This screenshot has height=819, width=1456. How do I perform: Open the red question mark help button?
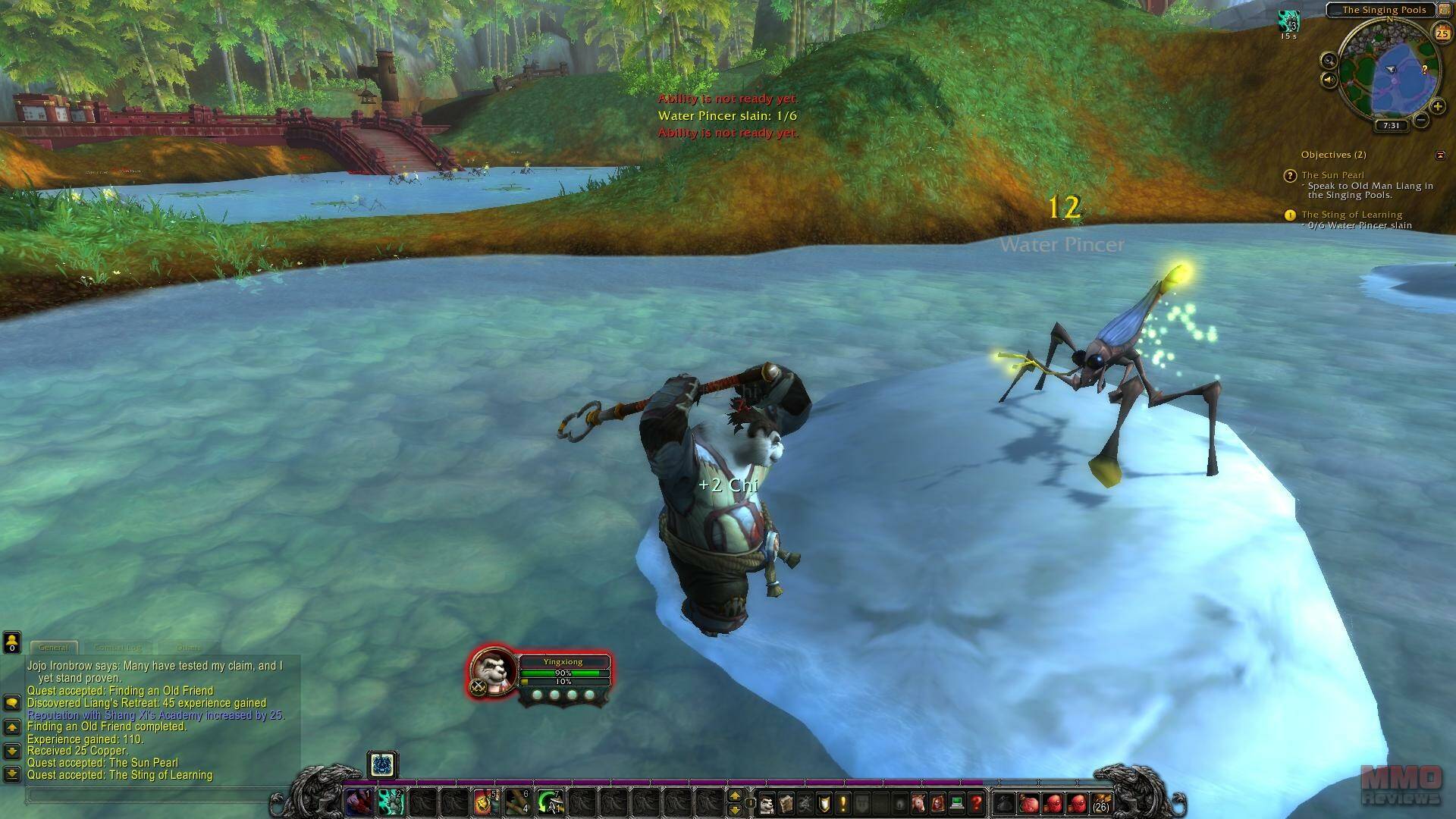pyautogui.click(x=977, y=802)
